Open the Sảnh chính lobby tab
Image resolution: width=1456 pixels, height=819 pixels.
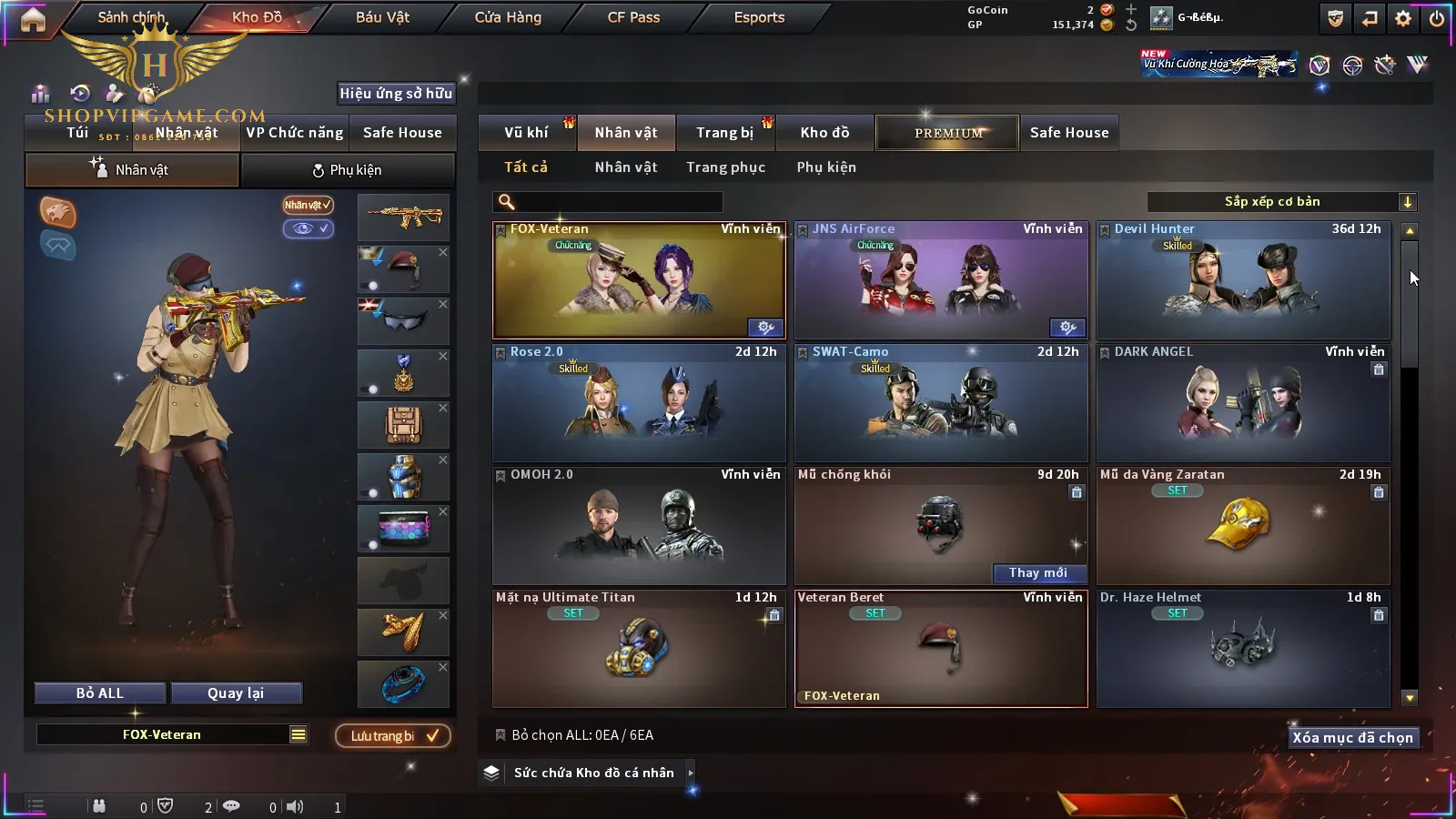click(131, 17)
